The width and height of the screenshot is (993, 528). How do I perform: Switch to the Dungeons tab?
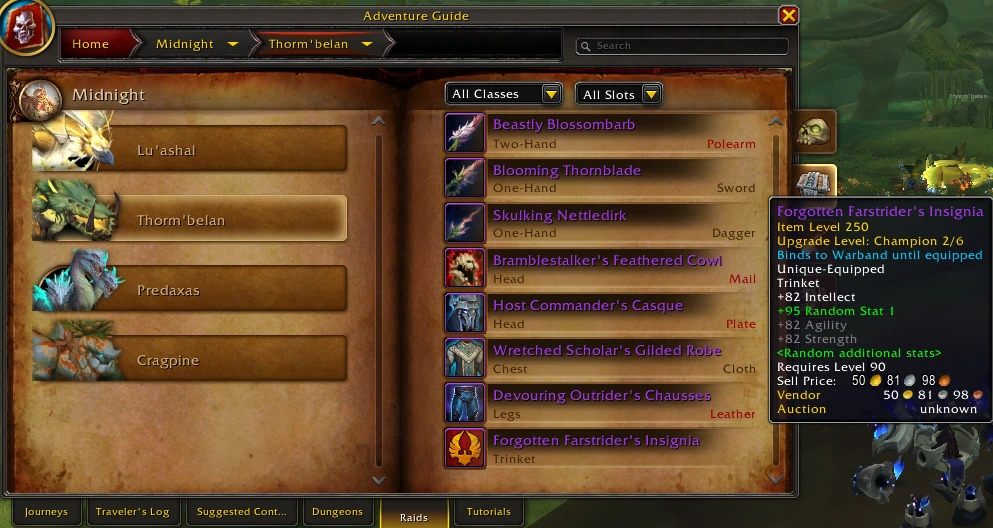337,512
